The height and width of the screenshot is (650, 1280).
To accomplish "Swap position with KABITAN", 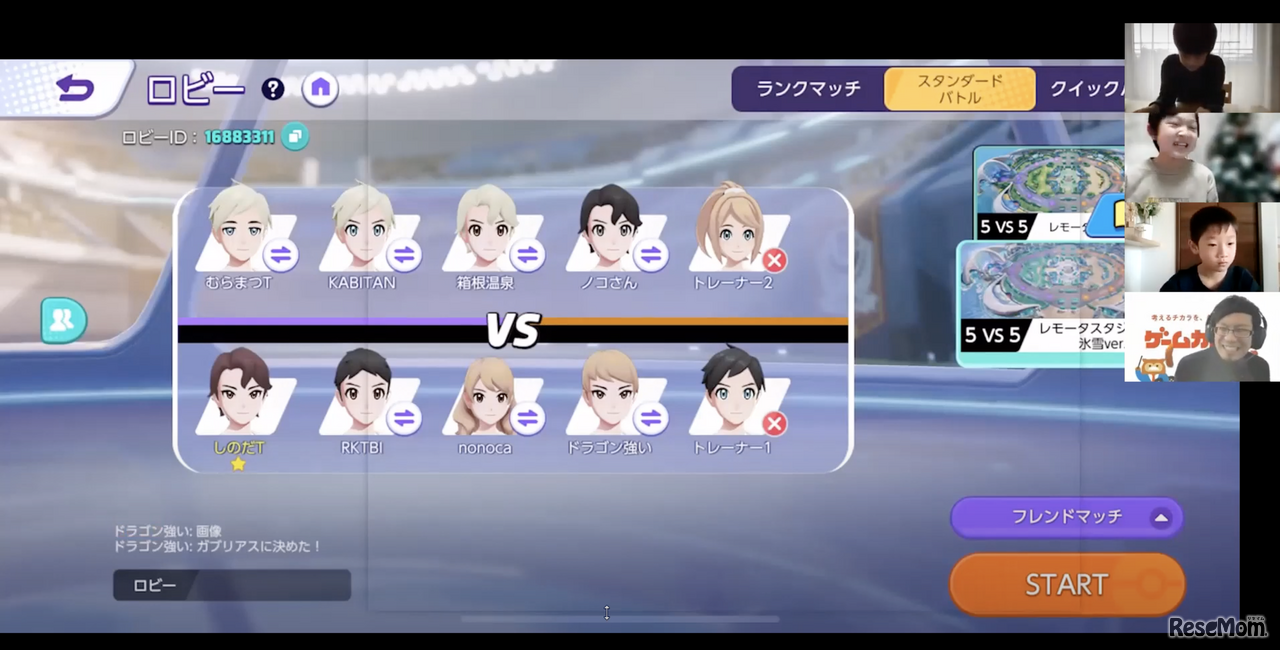I will click(404, 256).
